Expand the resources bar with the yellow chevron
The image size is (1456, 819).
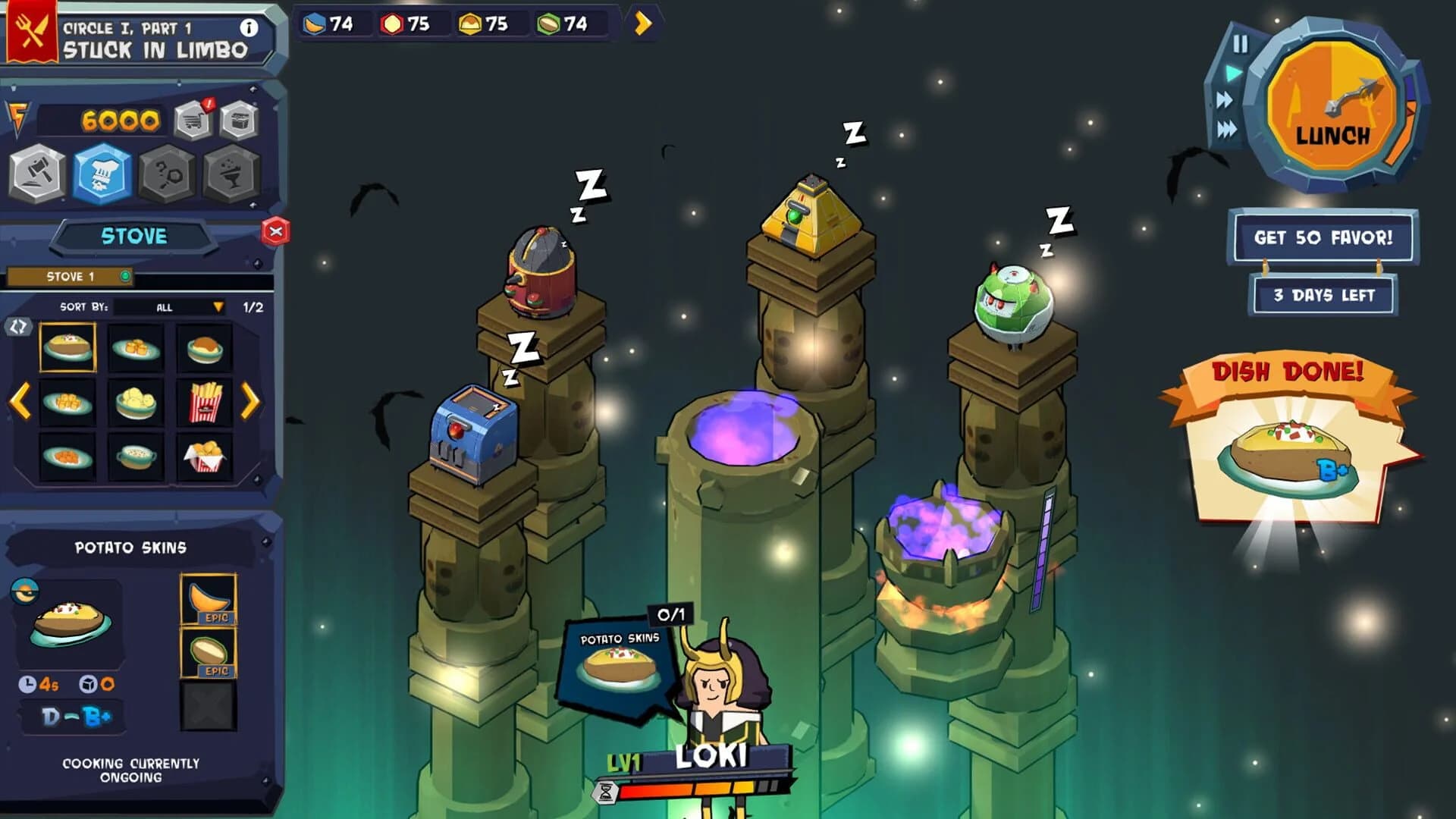tap(643, 24)
